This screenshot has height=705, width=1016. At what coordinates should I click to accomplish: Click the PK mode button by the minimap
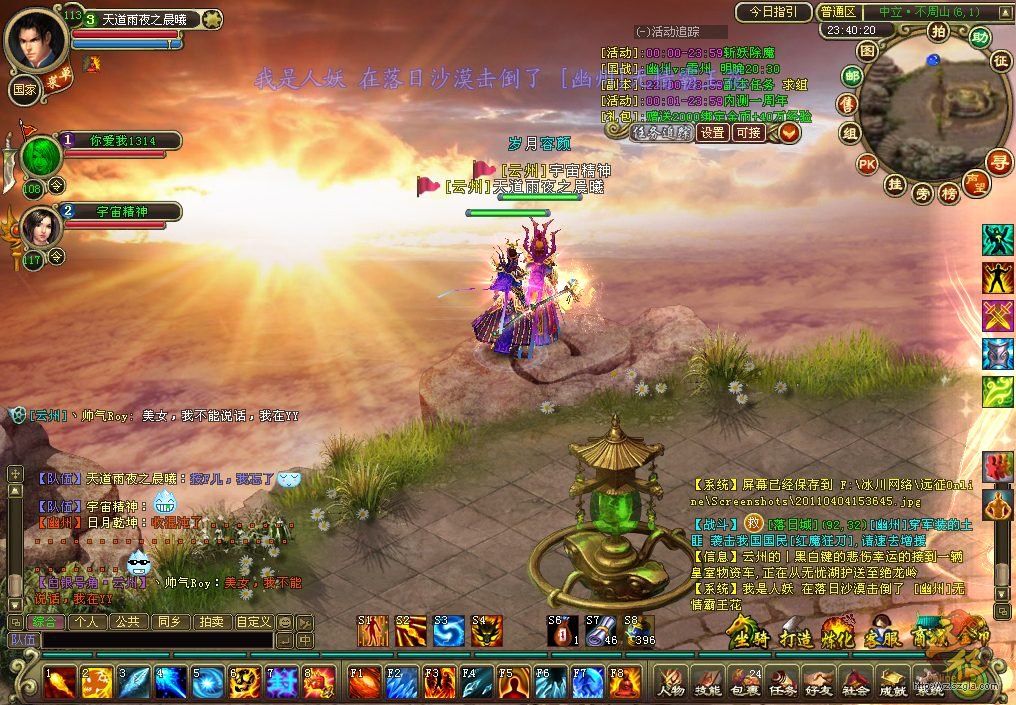click(x=867, y=164)
